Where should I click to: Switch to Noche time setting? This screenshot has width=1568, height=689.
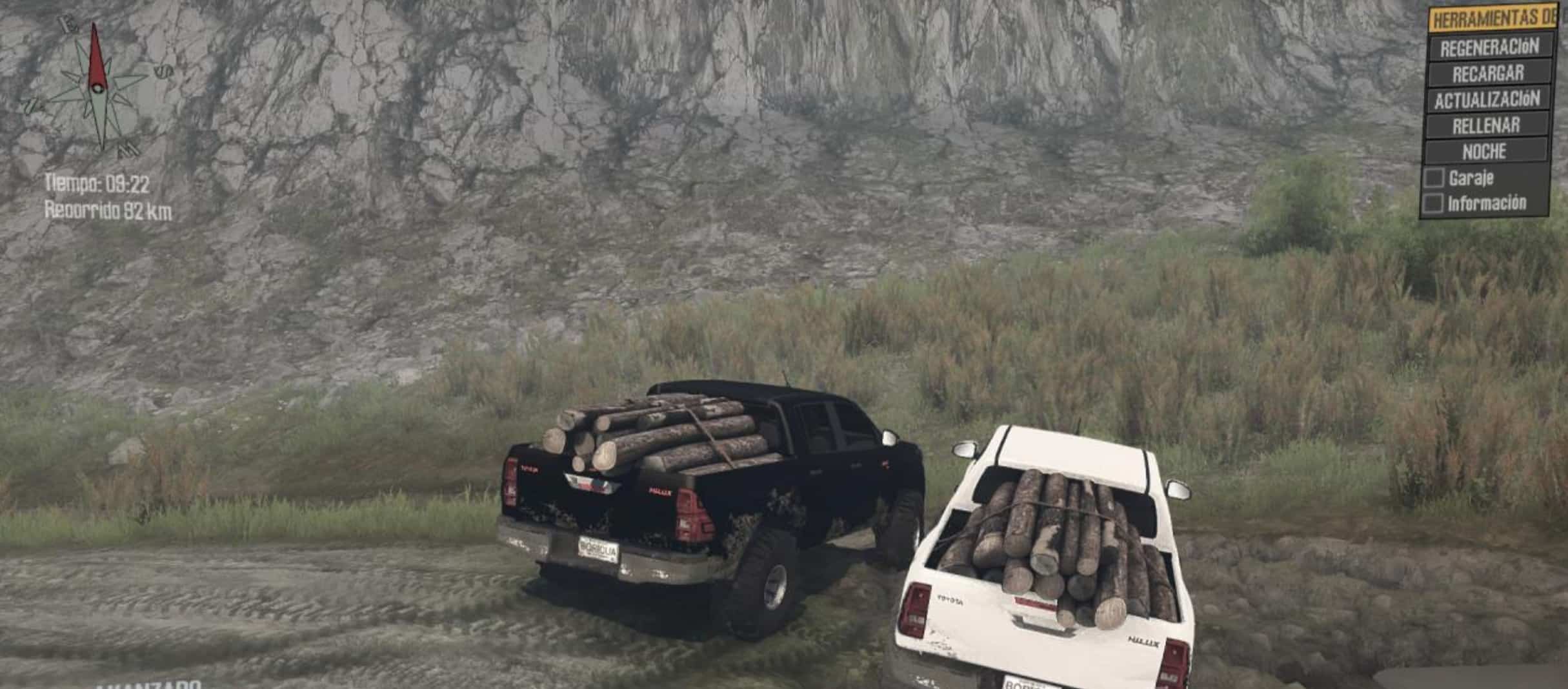[1484, 152]
